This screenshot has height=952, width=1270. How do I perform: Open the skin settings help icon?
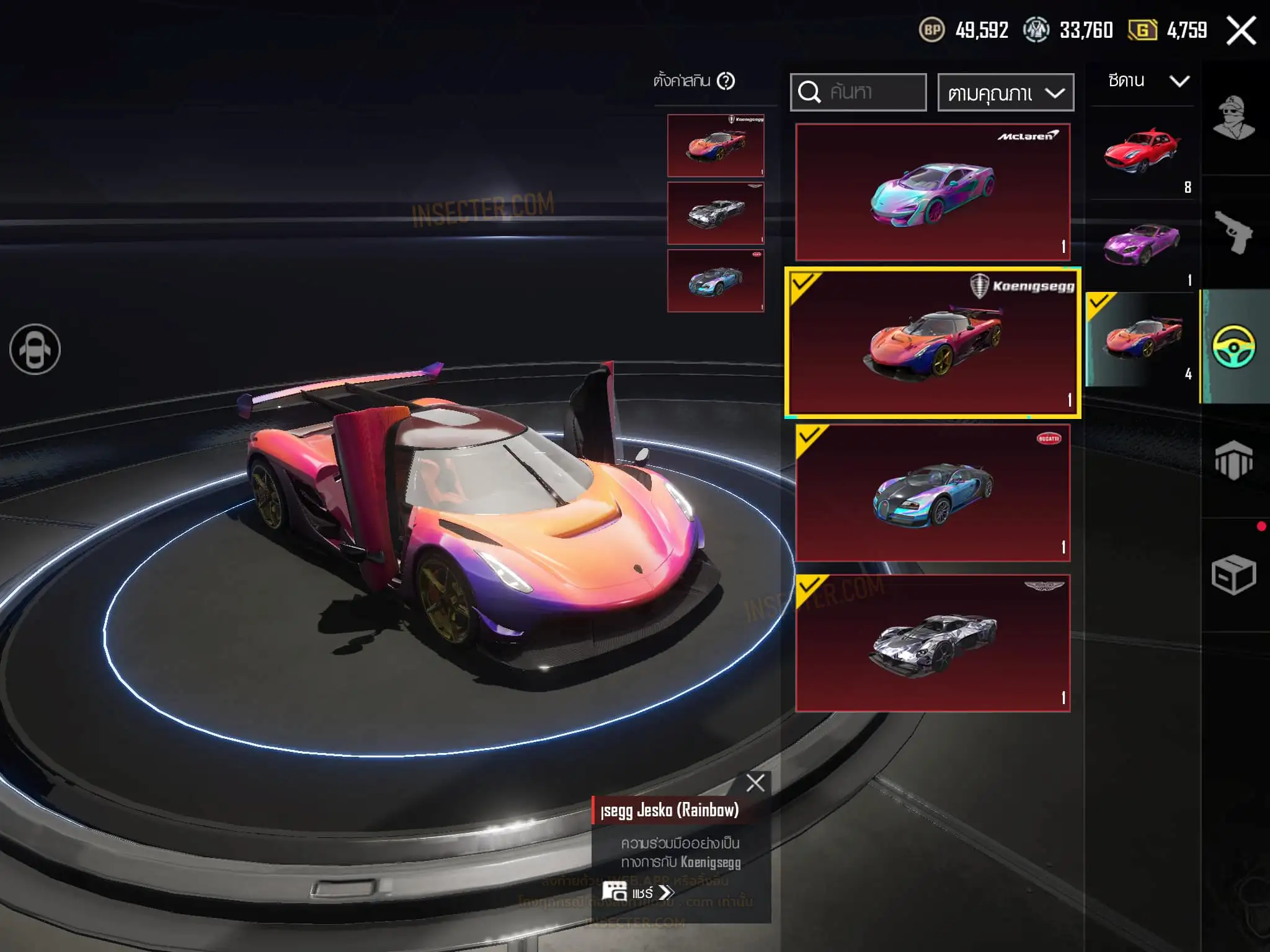pos(726,81)
